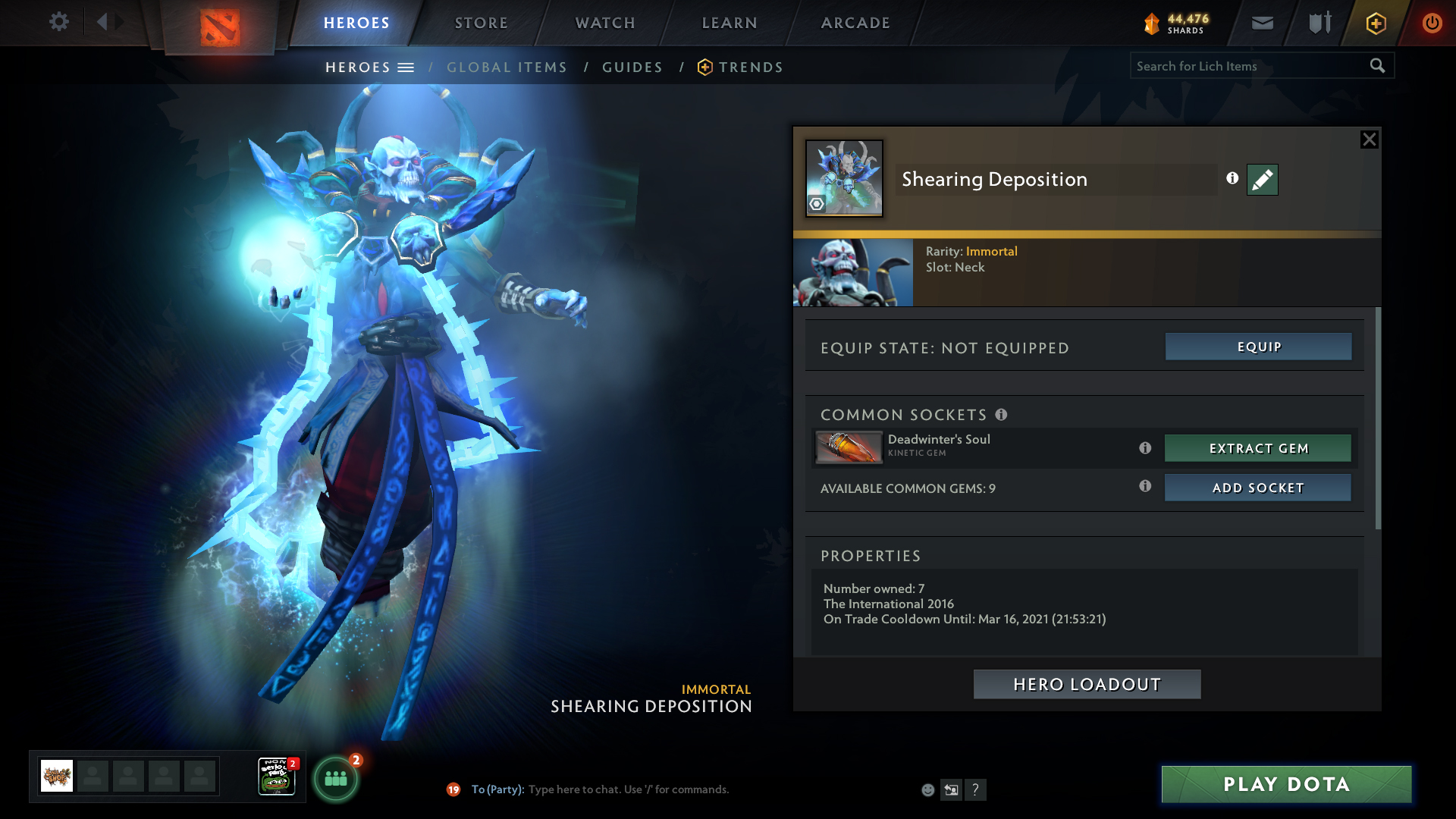This screenshot has height=819, width=1456.
Task: Search for Lich items field
Action: [x=1250, y=66]
